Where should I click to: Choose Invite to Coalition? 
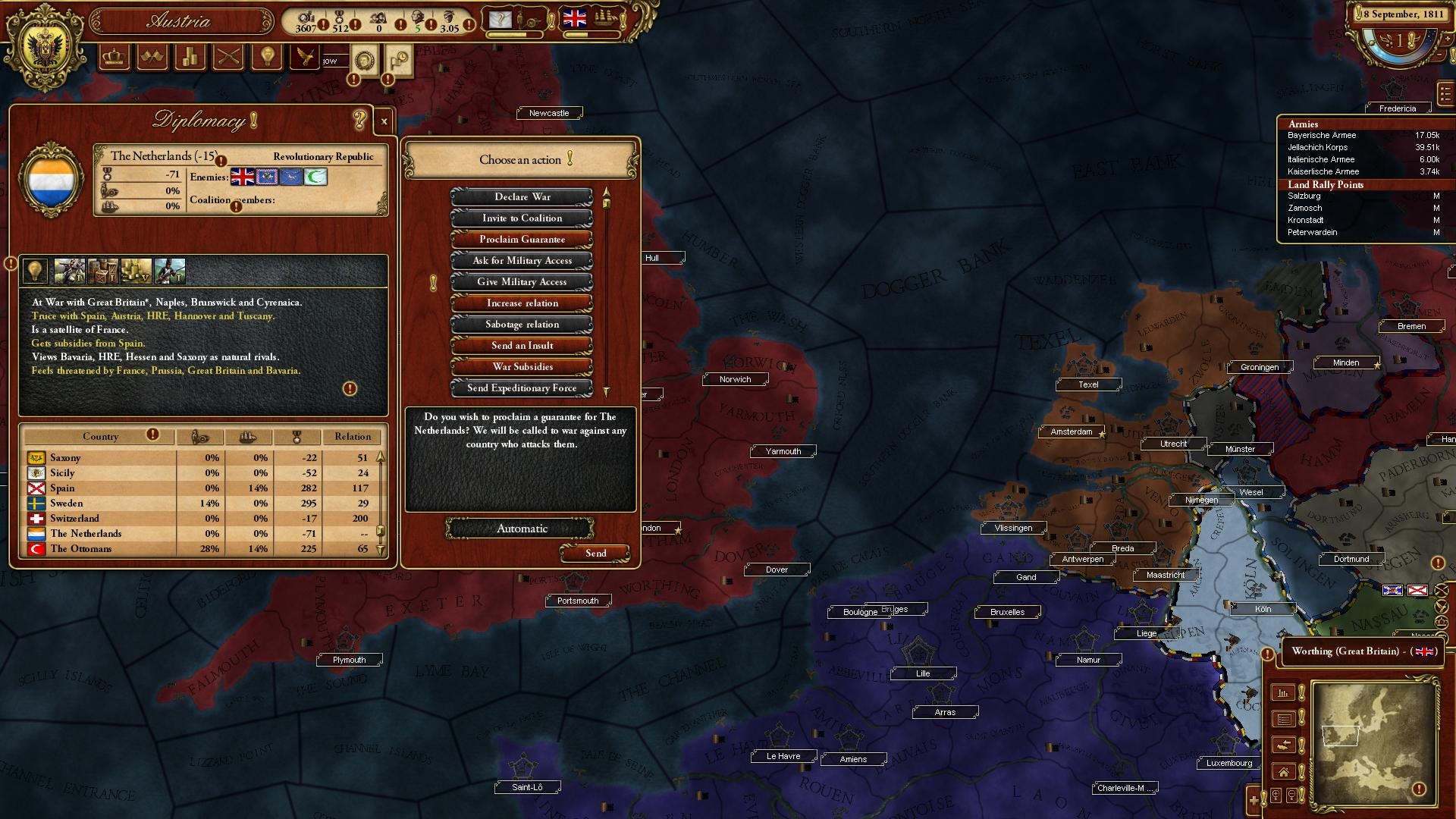coord(522,218)
